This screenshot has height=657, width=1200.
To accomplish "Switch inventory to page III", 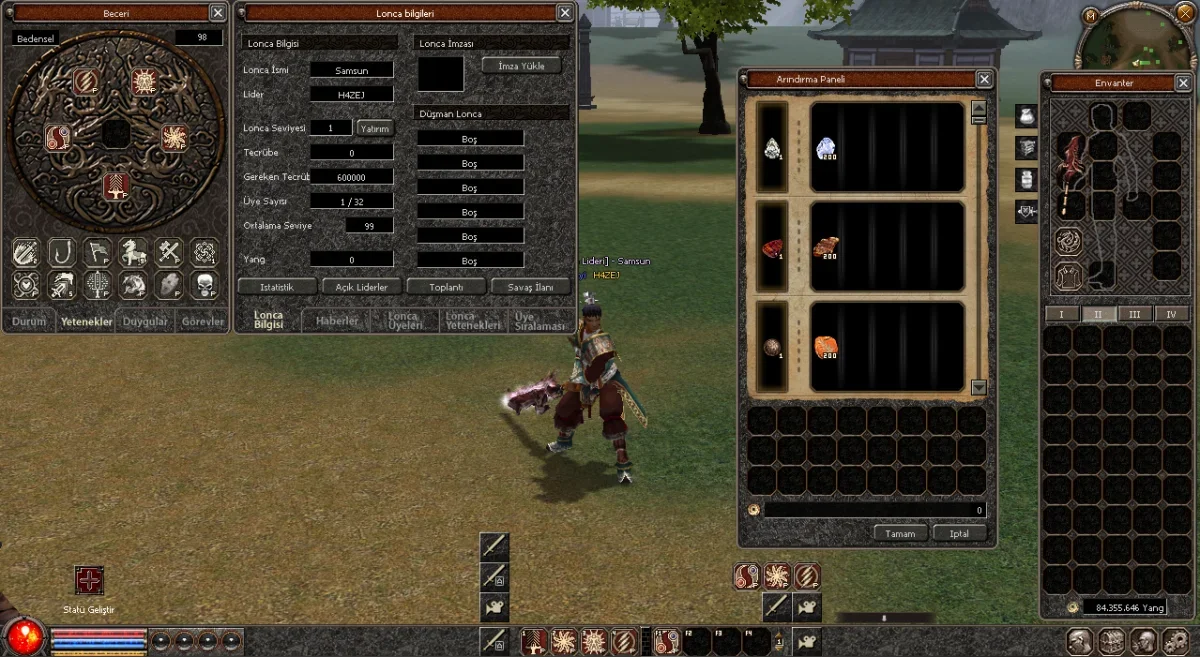I will 1134,314.
